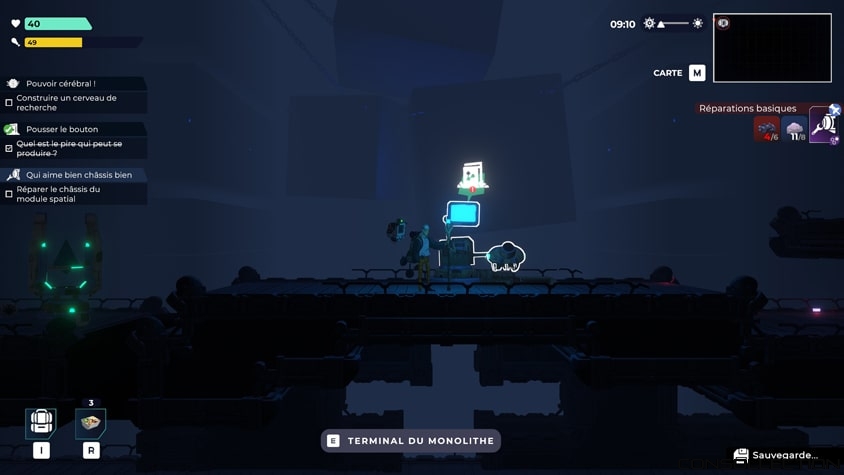The width and height of the screenshot is (844, 475).
Task: Open the Réparations basiques wrench recipe icon
Action: coord(824,125)
